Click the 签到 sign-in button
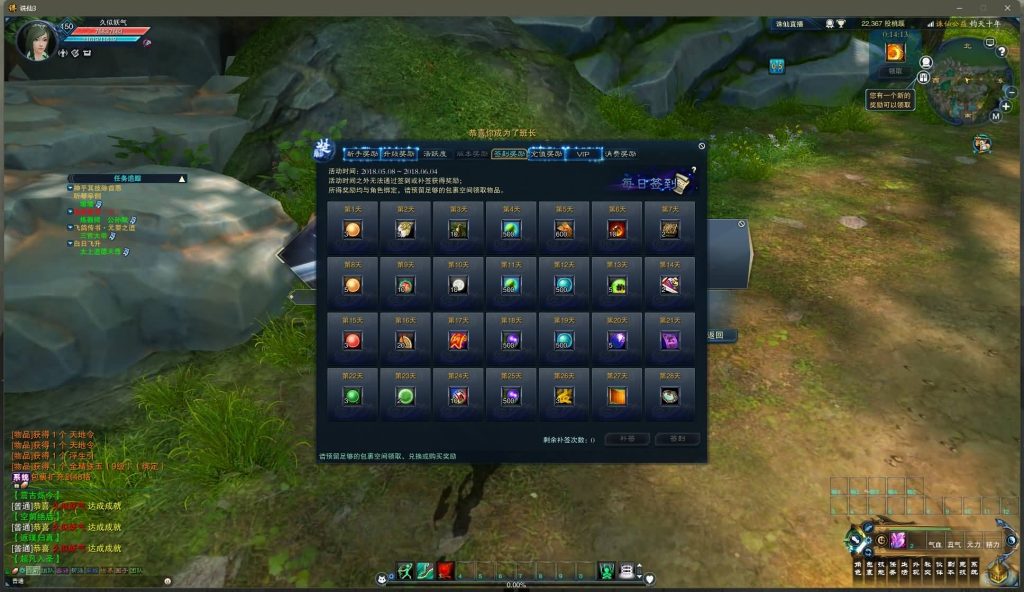Viewport: 1024px width, 592px height. click(677, 439)
